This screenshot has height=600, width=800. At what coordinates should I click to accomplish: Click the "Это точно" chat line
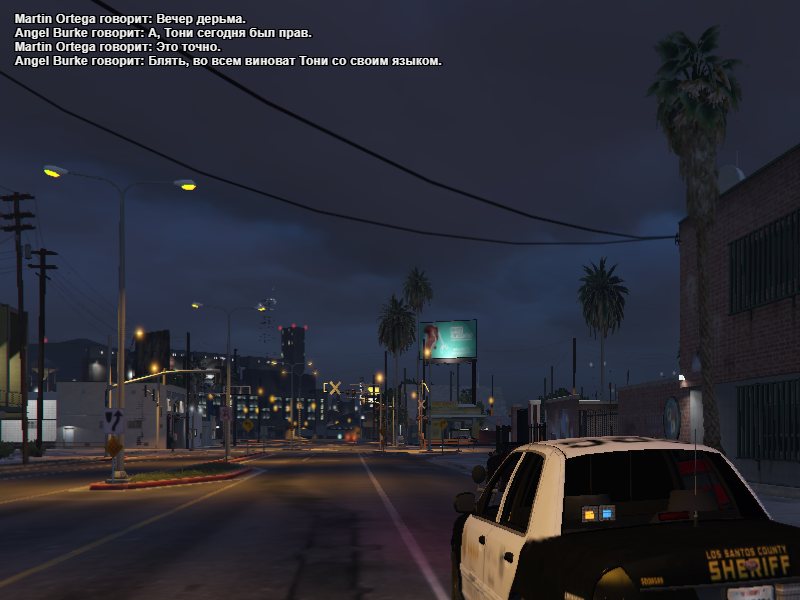[118, 47]
